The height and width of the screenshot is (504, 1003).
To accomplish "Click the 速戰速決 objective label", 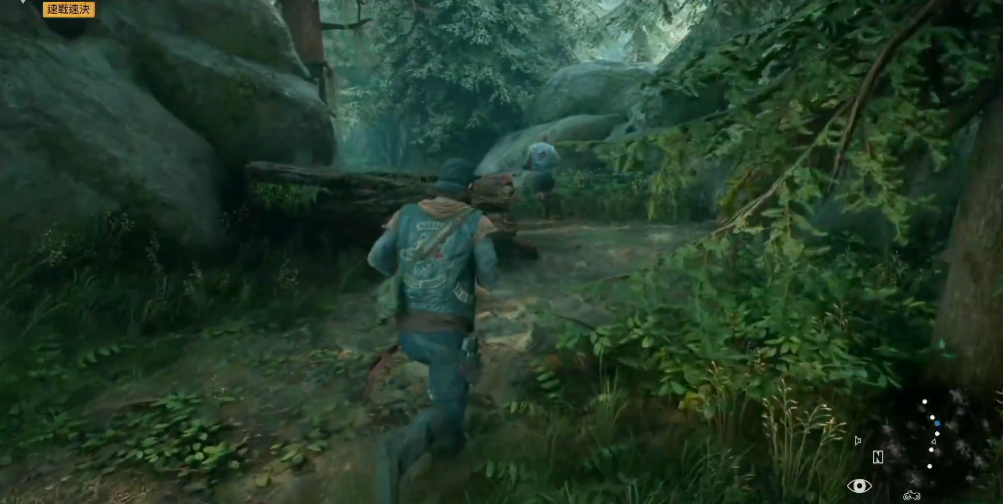I will (69, 9).
